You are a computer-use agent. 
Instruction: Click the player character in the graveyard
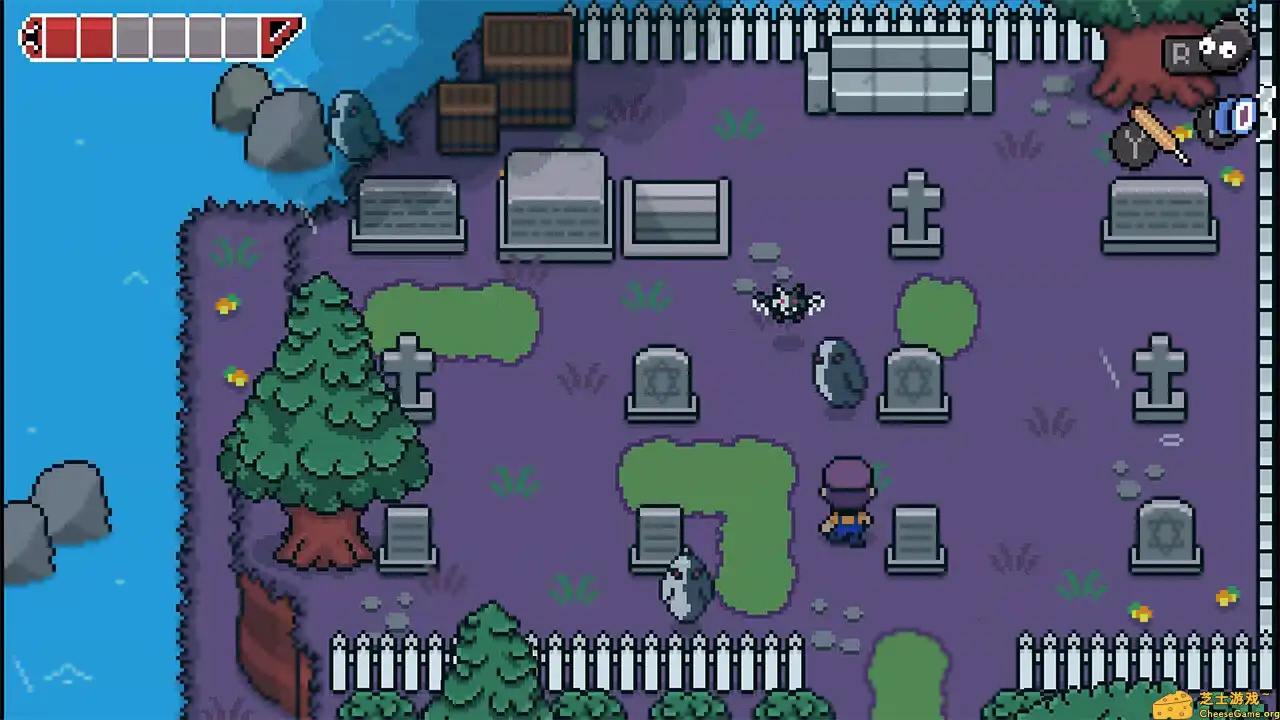coord(846,505)
